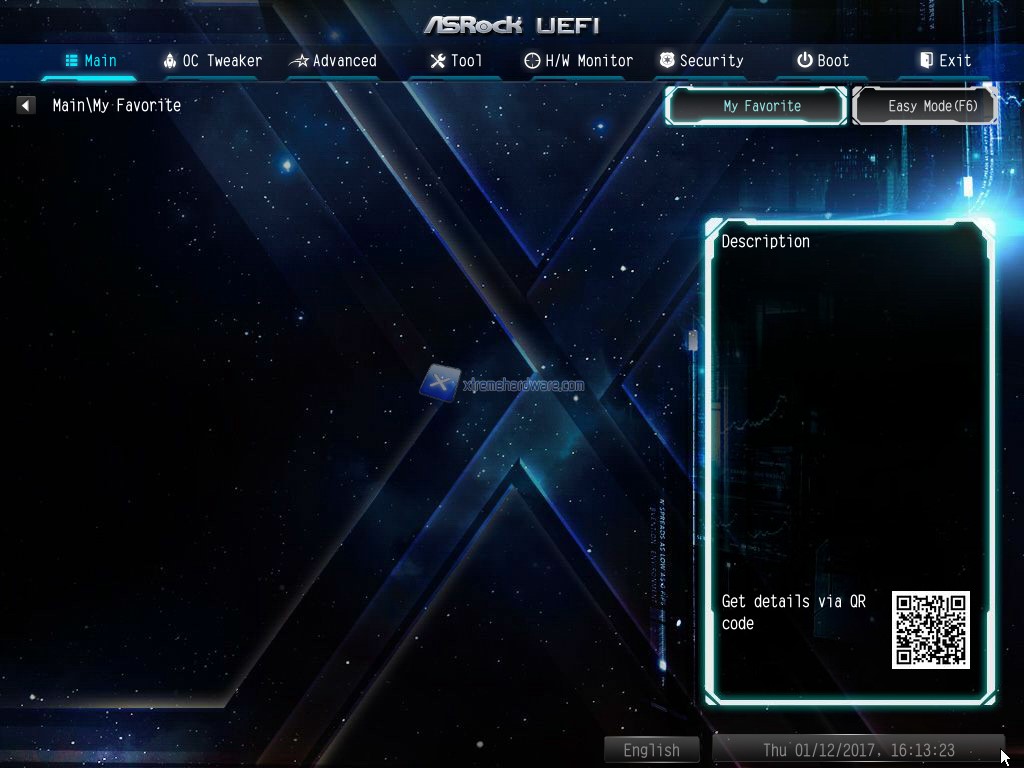The image size is (1024, 768).
Task: Switch to the Main tab
Action: click(91, 61)
